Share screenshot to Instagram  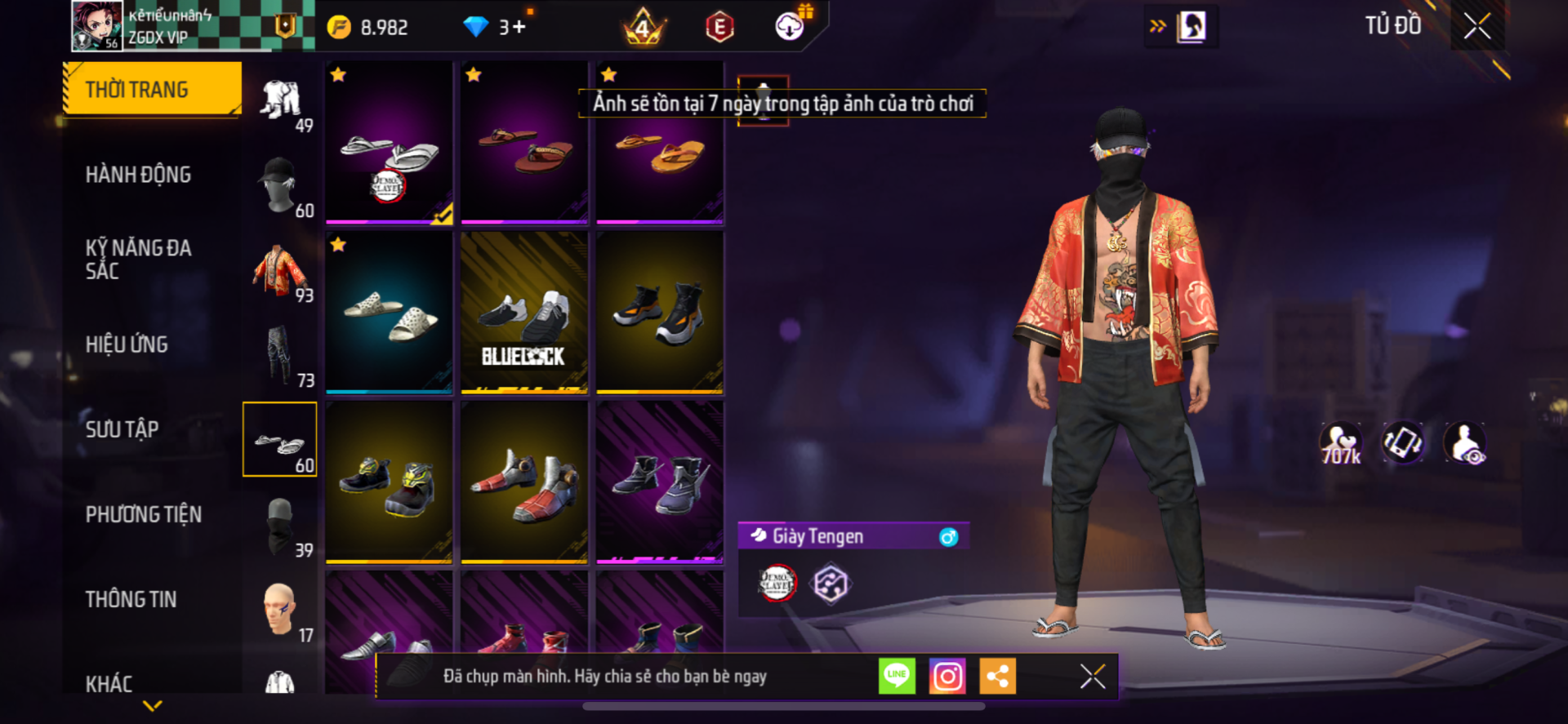[x=947, y=676]
